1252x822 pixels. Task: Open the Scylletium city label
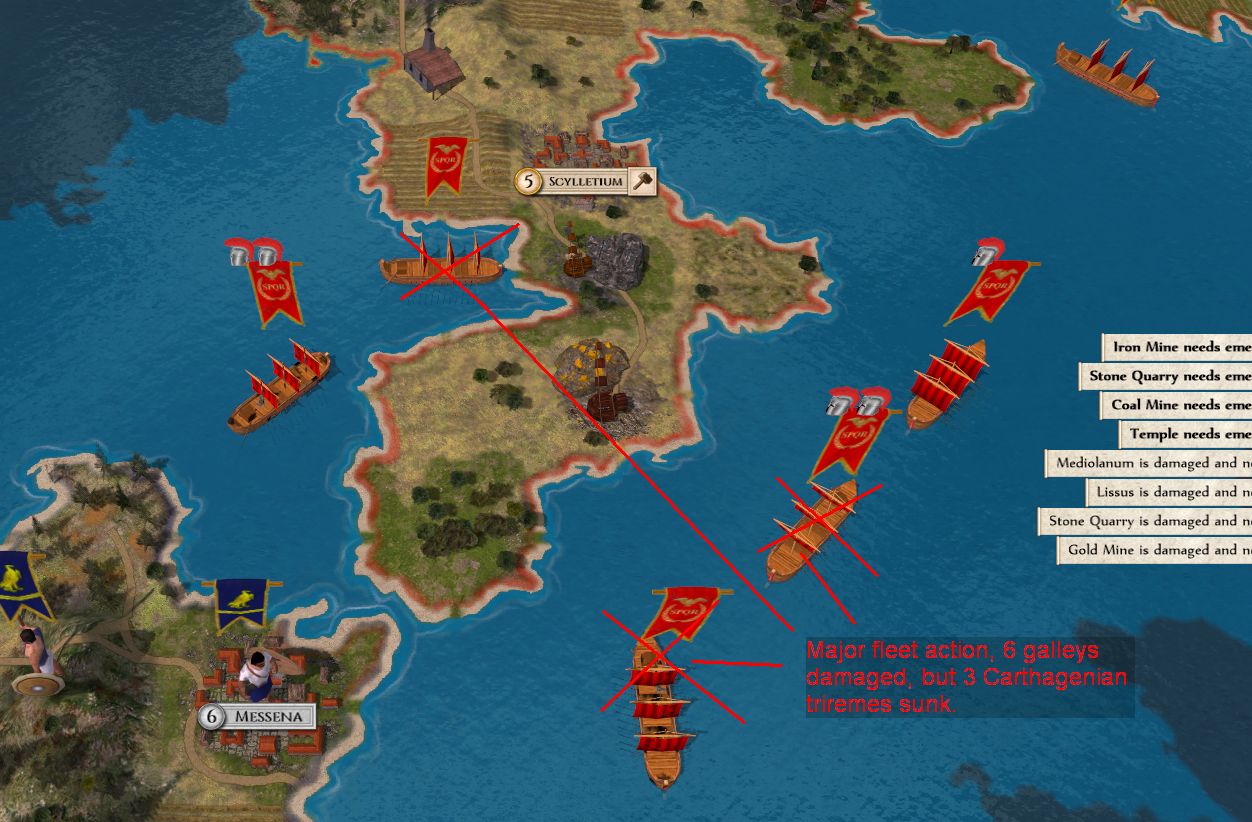point(585,182)
